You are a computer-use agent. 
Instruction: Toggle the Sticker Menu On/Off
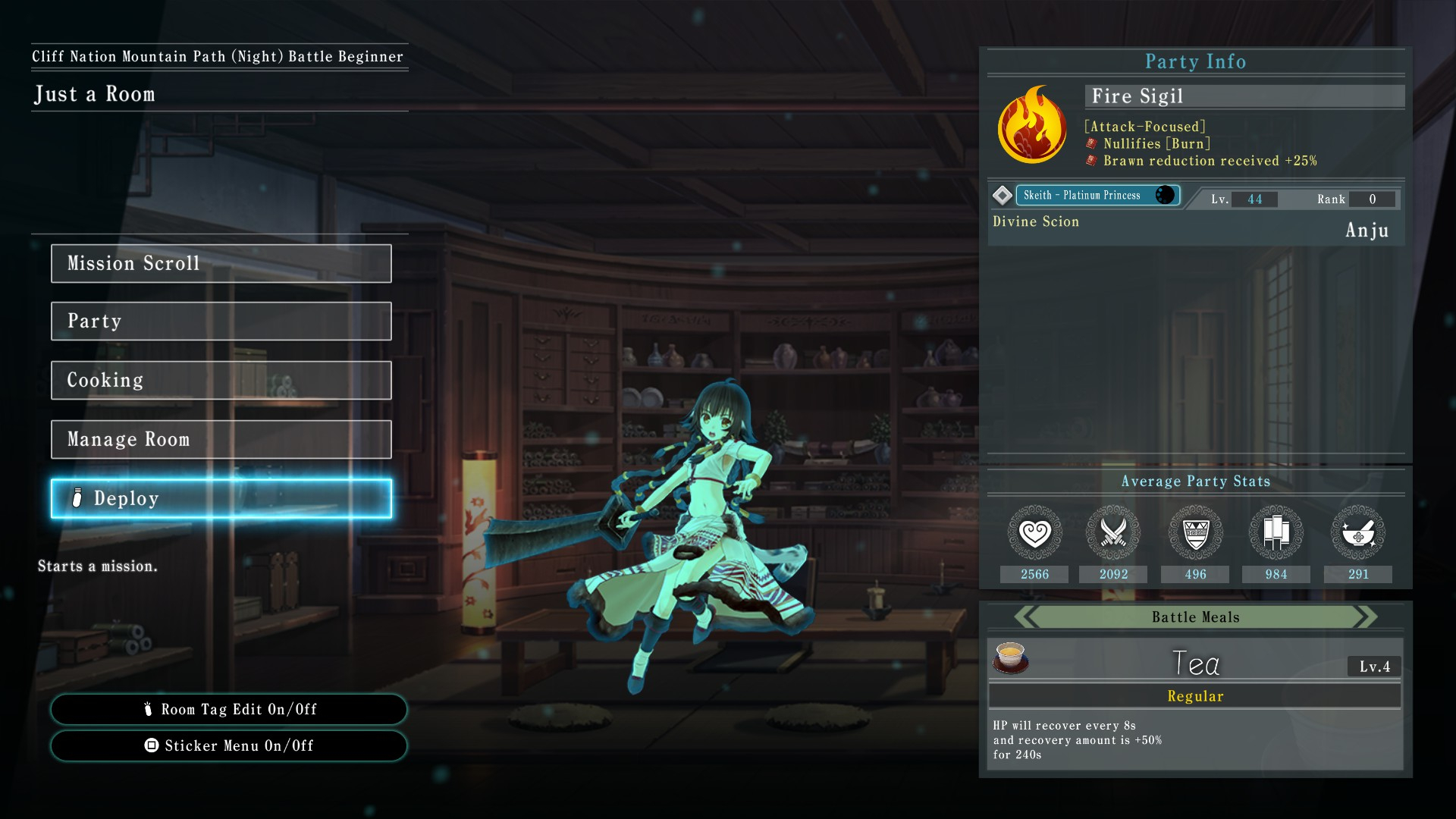(x=228, y=745)
